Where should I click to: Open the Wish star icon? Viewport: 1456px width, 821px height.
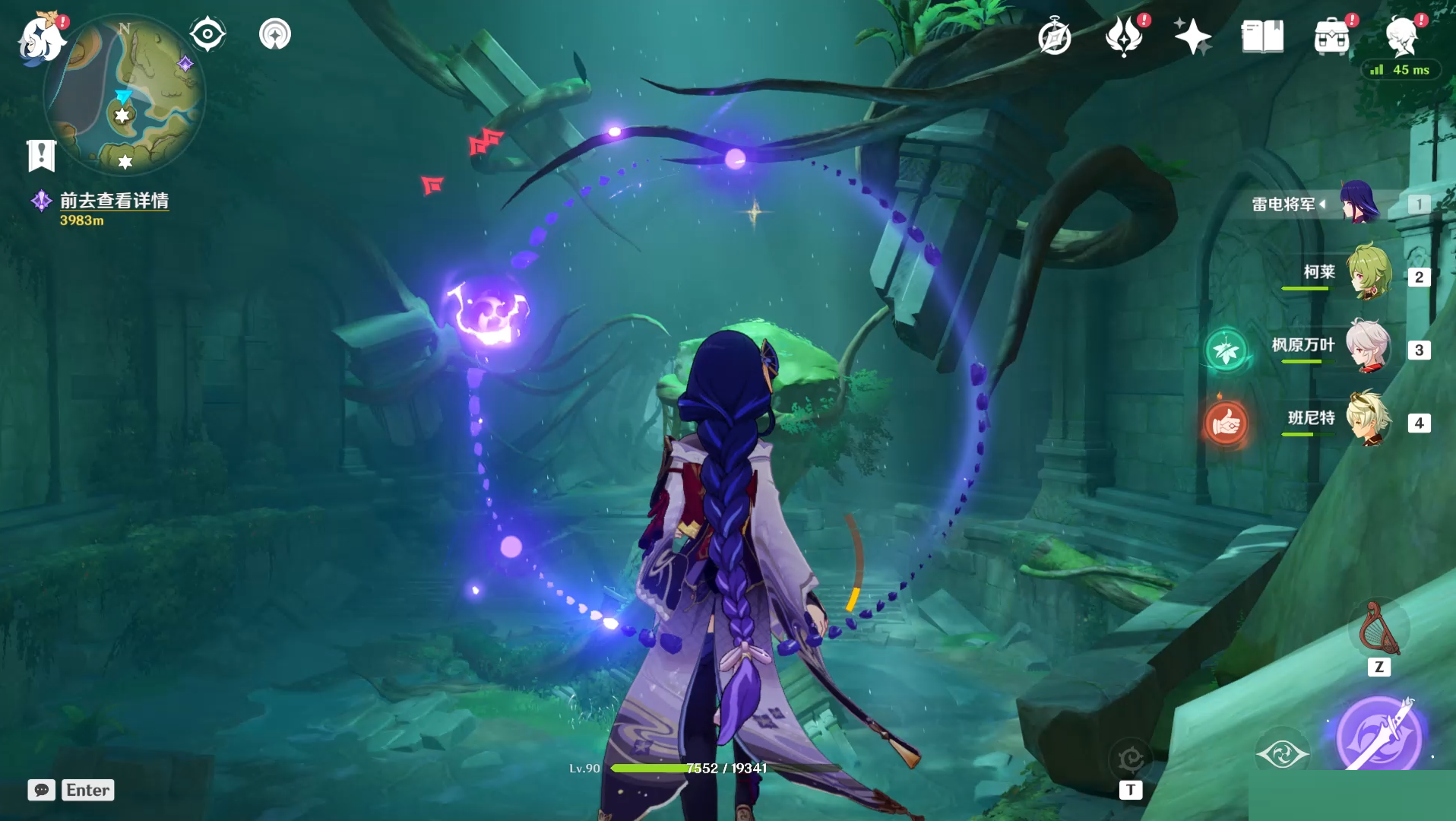tap(1192, 36)
